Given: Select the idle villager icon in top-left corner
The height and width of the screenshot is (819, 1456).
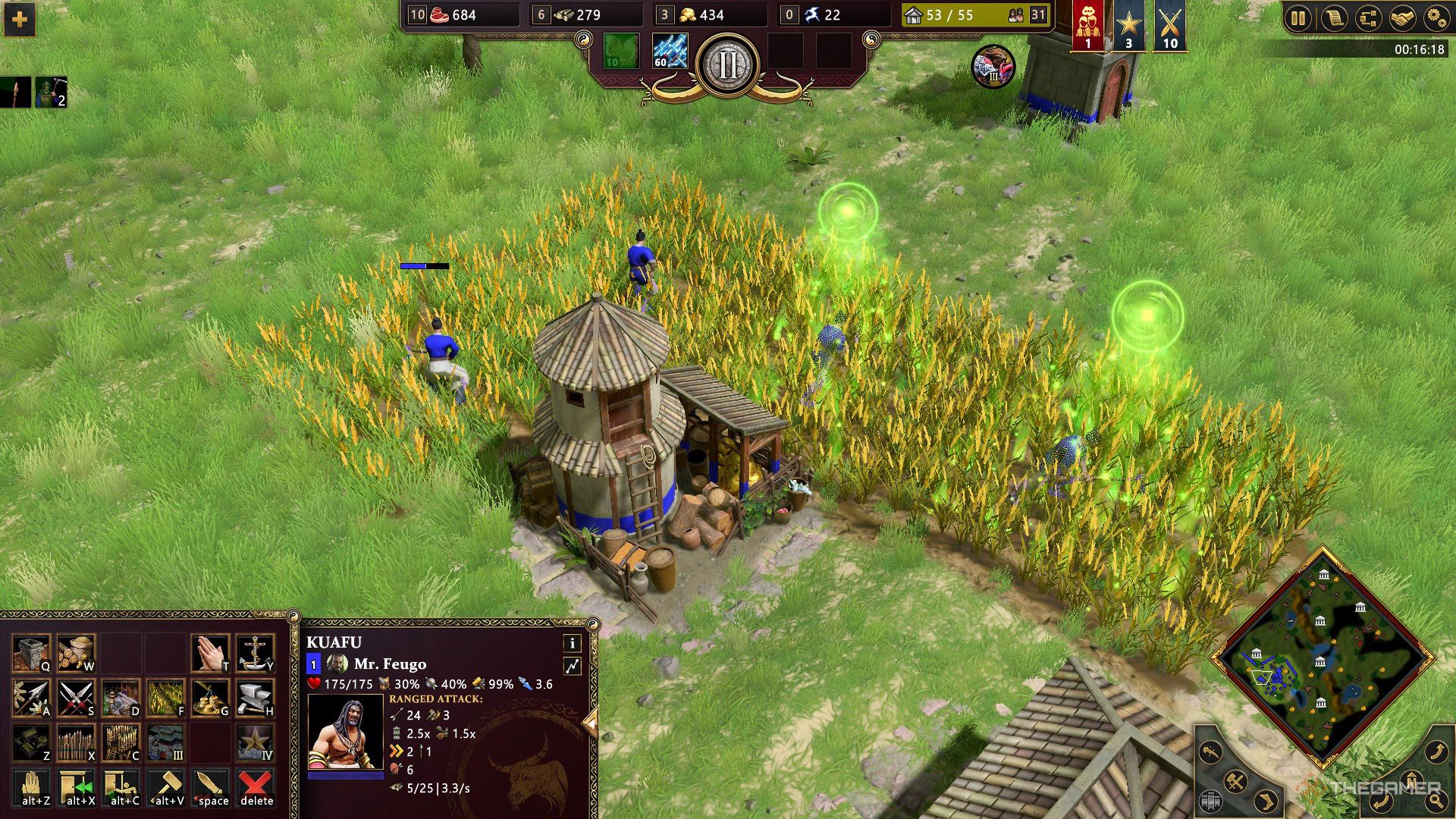Looking at the screenshot, I should [50, 93].
